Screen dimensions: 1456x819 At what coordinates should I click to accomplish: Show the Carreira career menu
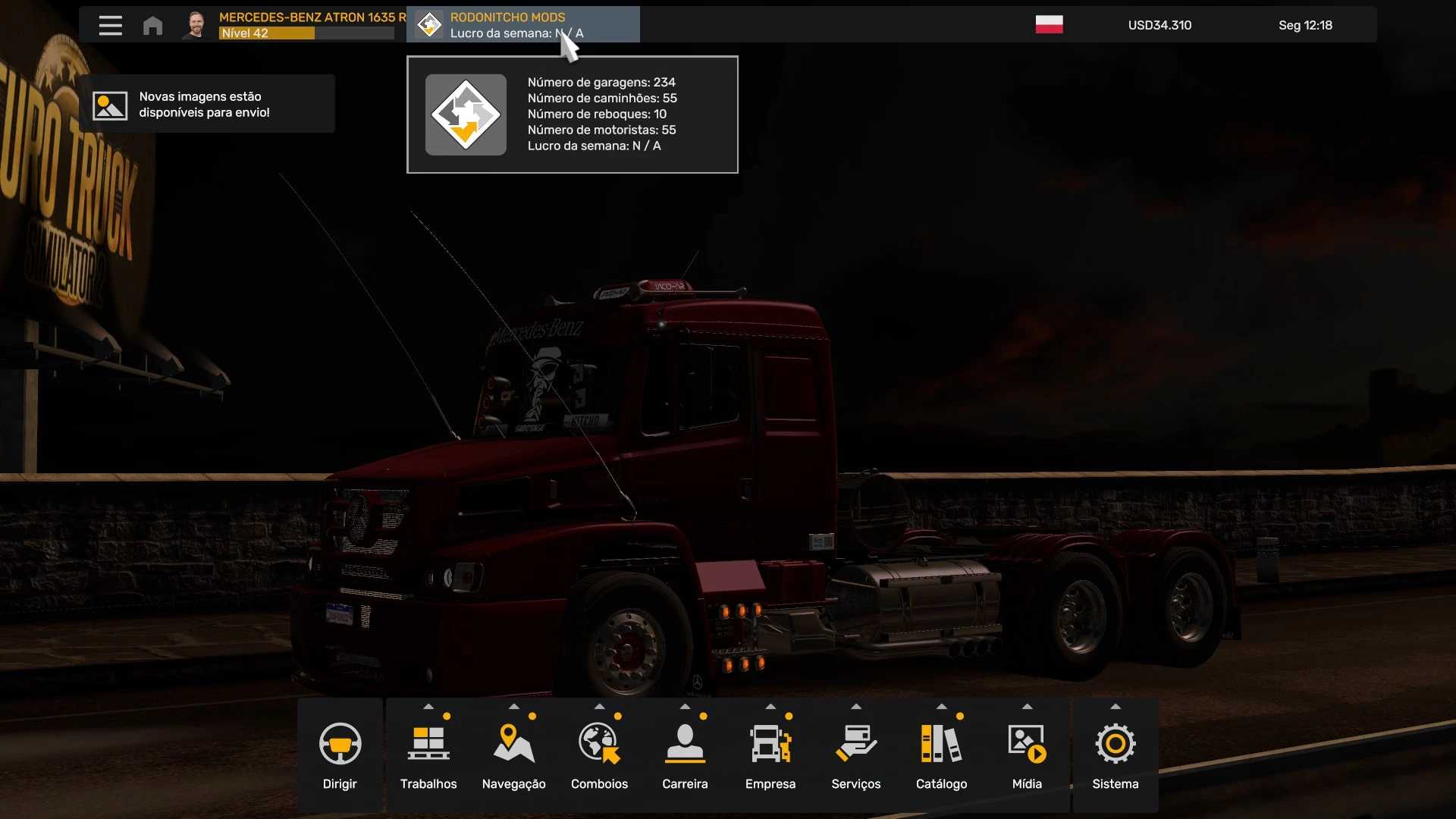click(685, 755)
